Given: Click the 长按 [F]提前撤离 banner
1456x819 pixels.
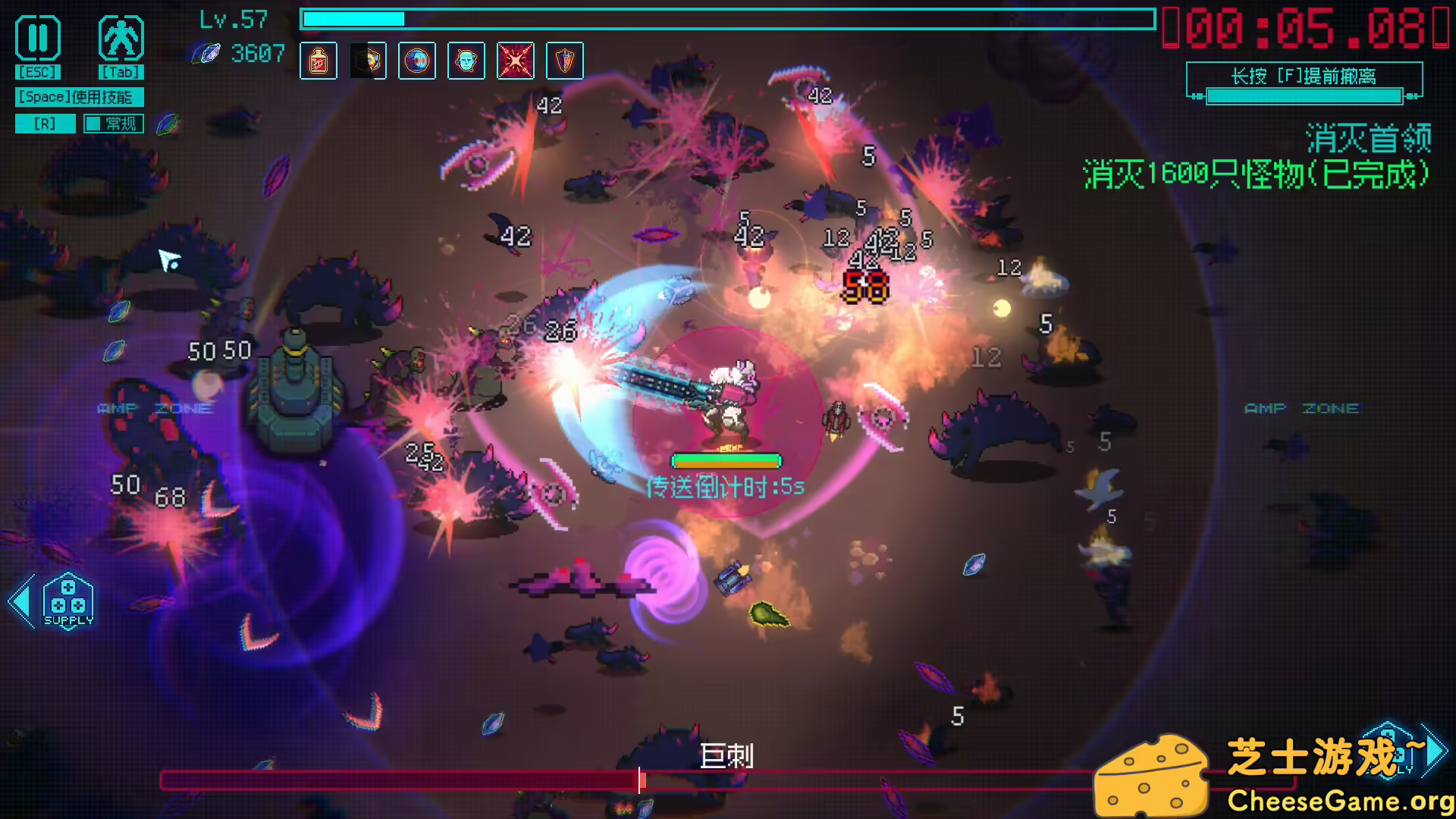Looking at the screenshot, I should tap(1303, 77).
